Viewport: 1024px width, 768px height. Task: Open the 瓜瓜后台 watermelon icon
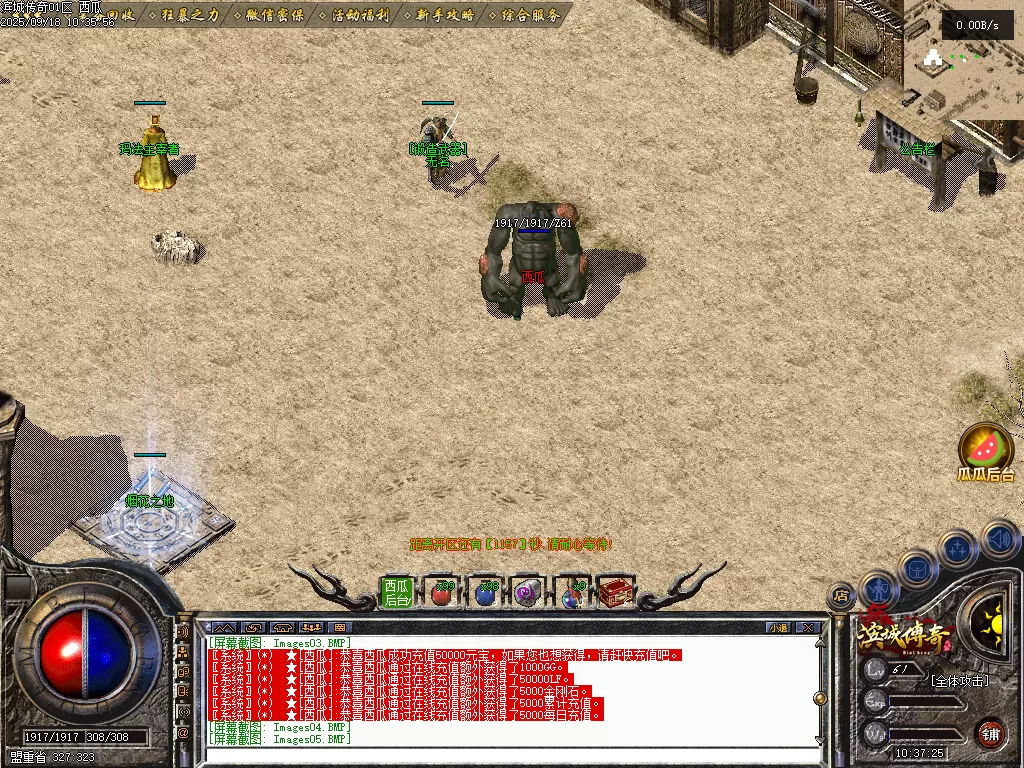[x=986, y=446]
